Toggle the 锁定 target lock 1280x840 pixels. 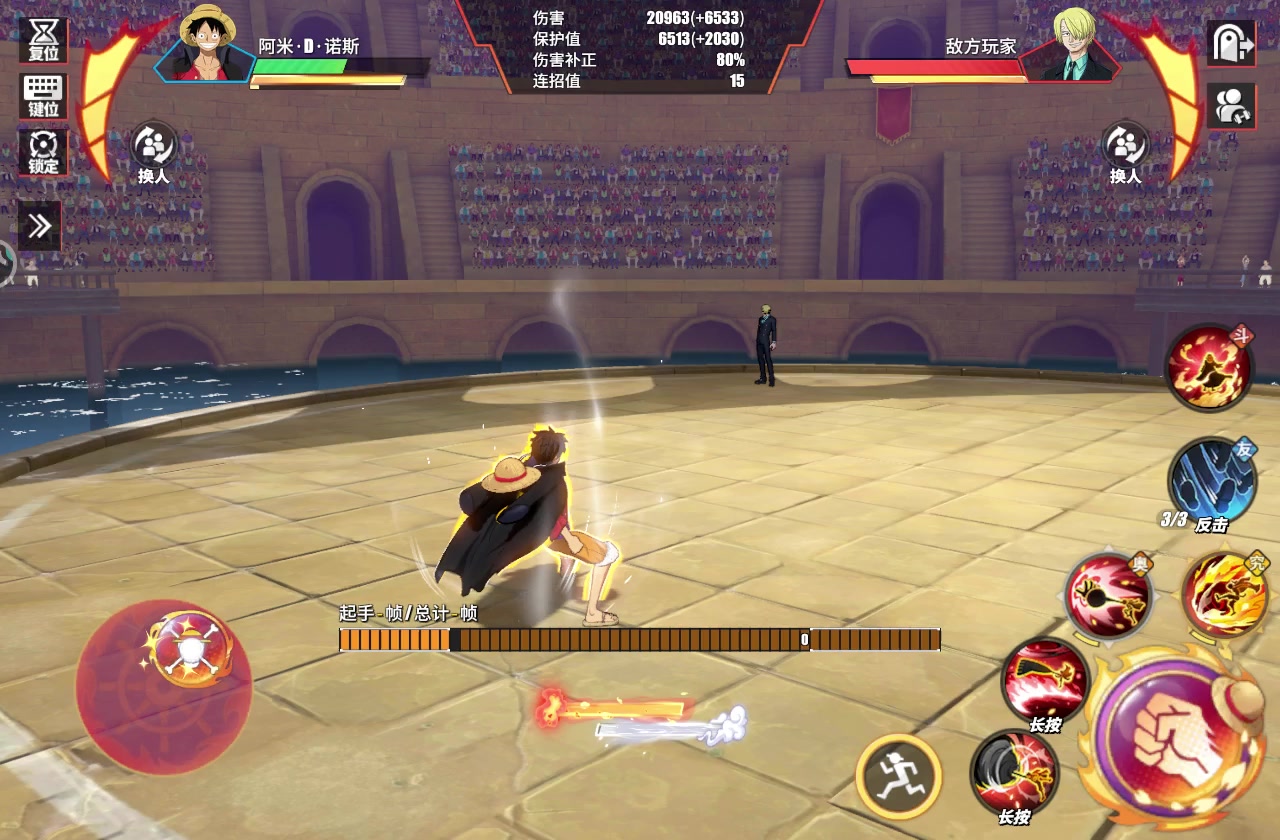43,153
